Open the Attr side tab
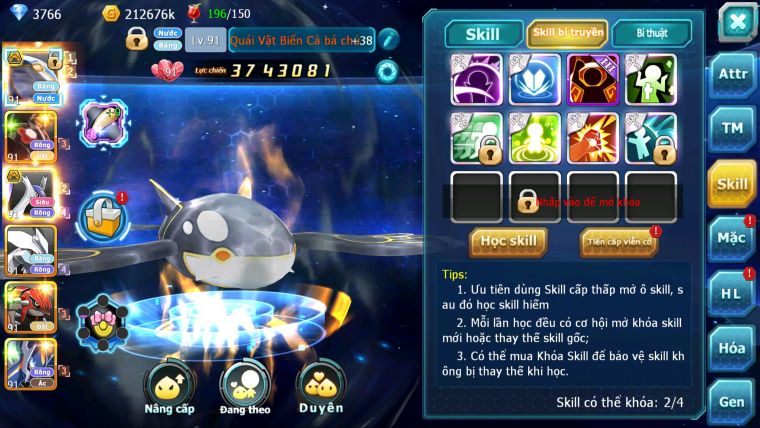The height and width of the screenshot is (428, 760). 733,74
